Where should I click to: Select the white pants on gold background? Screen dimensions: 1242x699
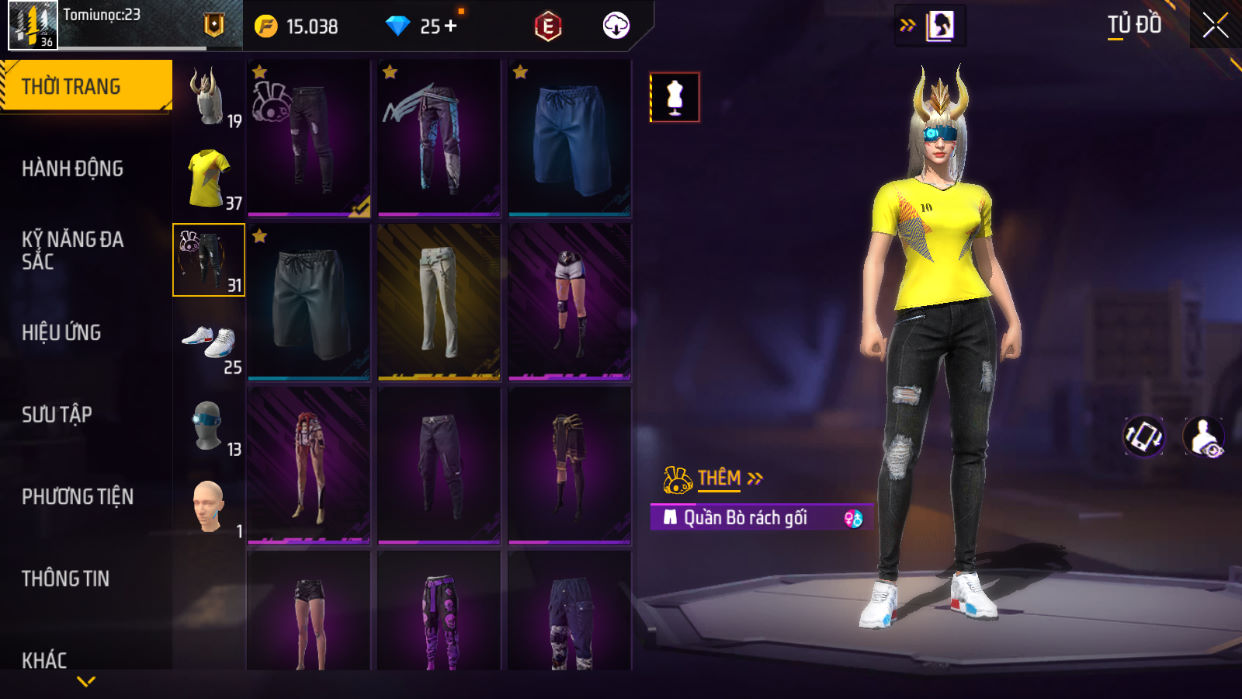439,301
